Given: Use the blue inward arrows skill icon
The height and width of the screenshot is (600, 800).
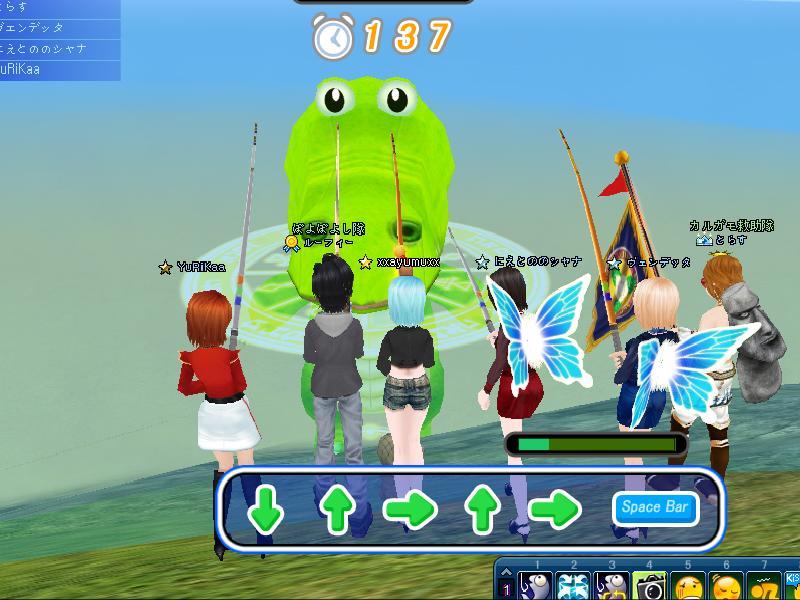Looking at the screenshot, I should (x=572, y=585).
